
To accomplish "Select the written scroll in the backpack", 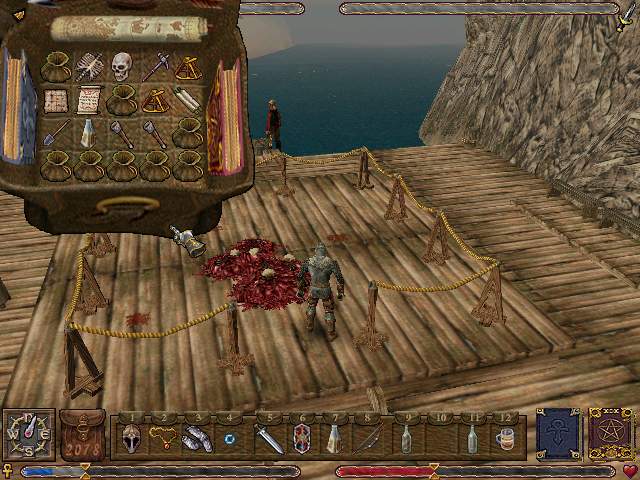I will tap(89, 100).
